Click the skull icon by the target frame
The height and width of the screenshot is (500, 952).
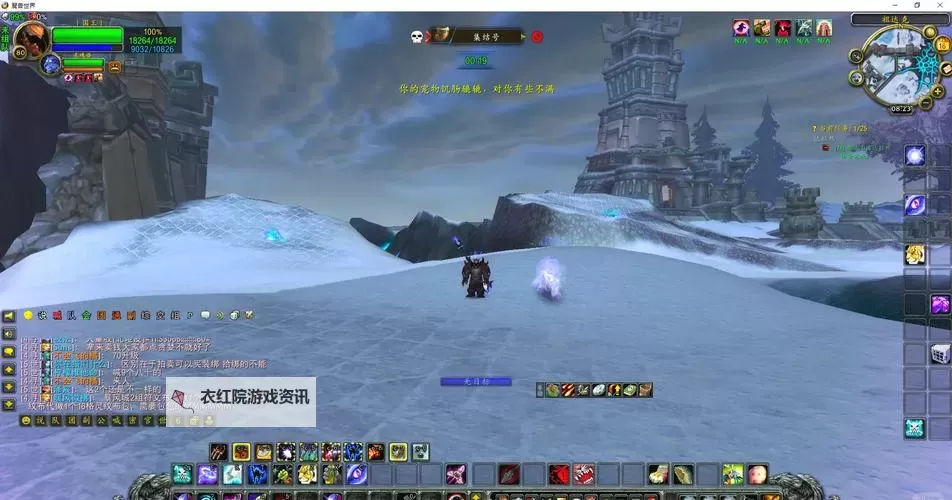click(x=416, y=37)
